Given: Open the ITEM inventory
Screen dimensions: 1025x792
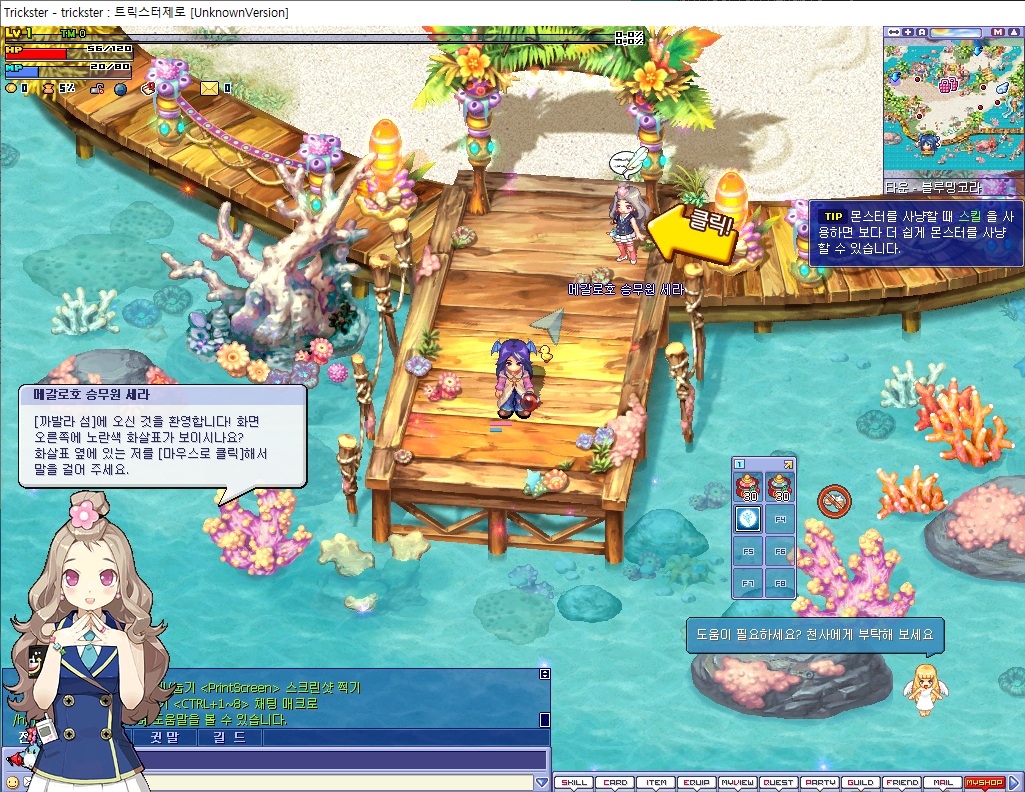Looking at the screenshot, I should pos(656,783).
